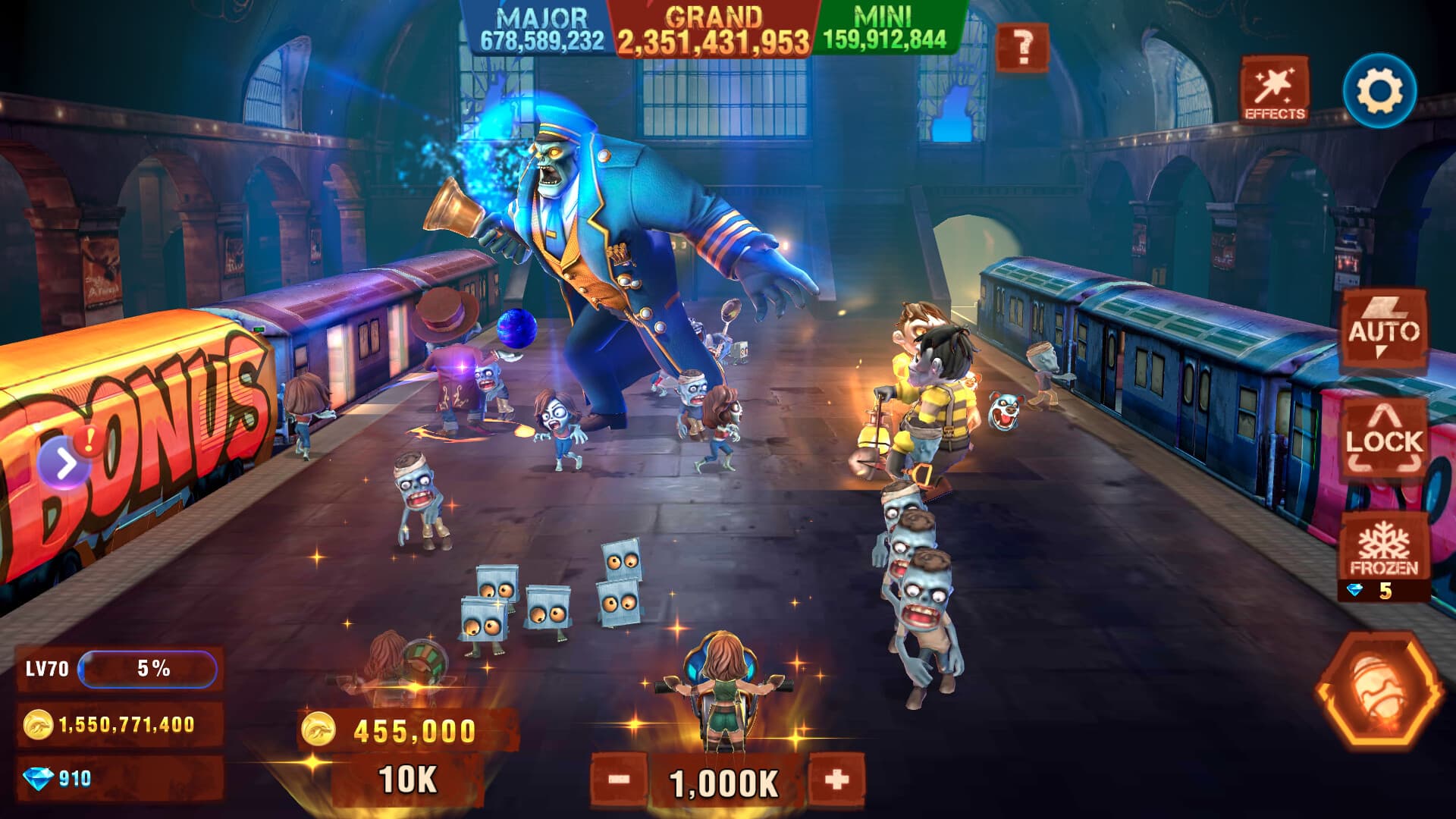Viewport: 1456px width, 819px height.
Task: View the GRAND jackpot banner
Action: pos(713,25)
